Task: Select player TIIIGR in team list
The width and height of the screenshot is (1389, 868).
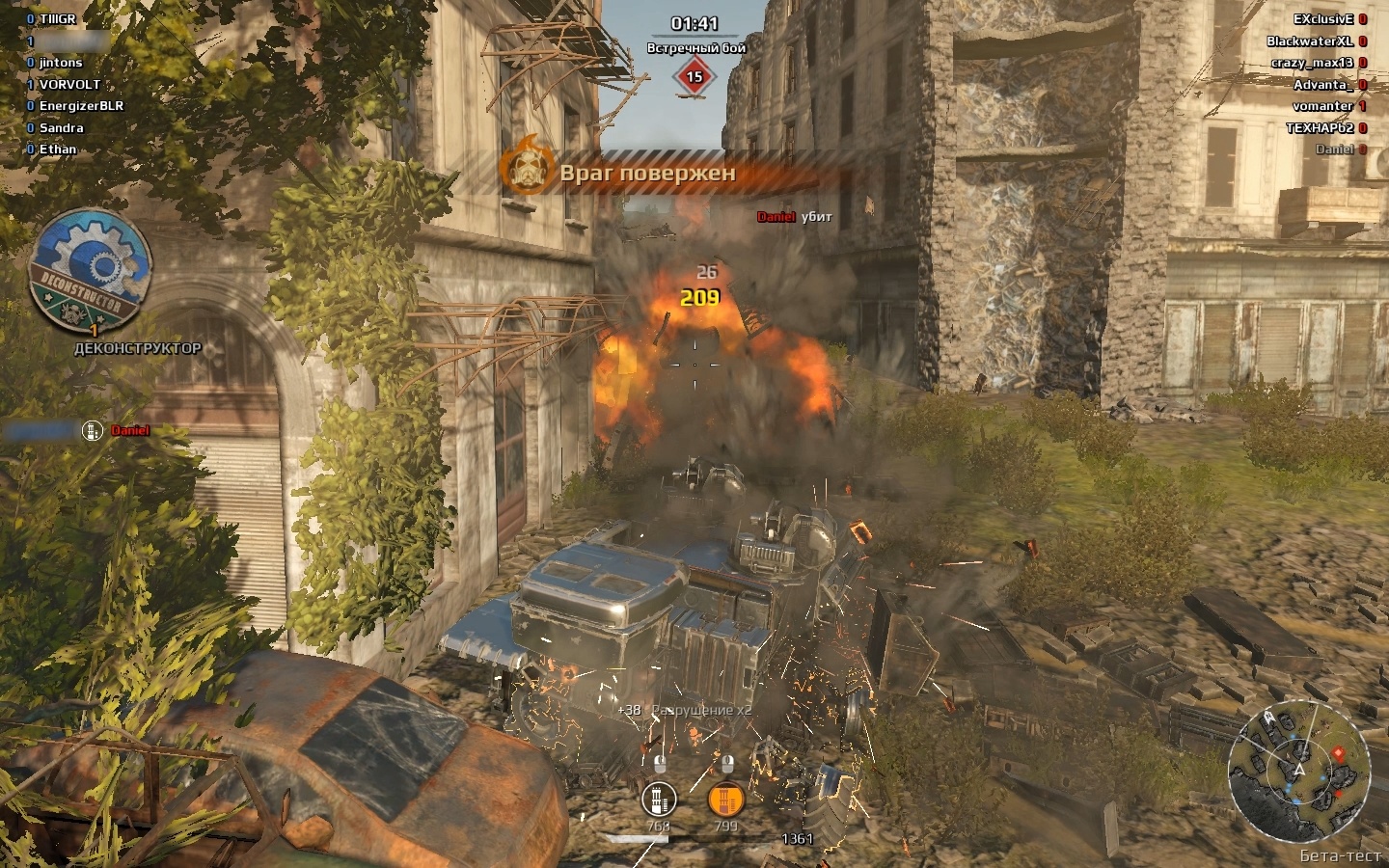Action: tap(57, 19)
